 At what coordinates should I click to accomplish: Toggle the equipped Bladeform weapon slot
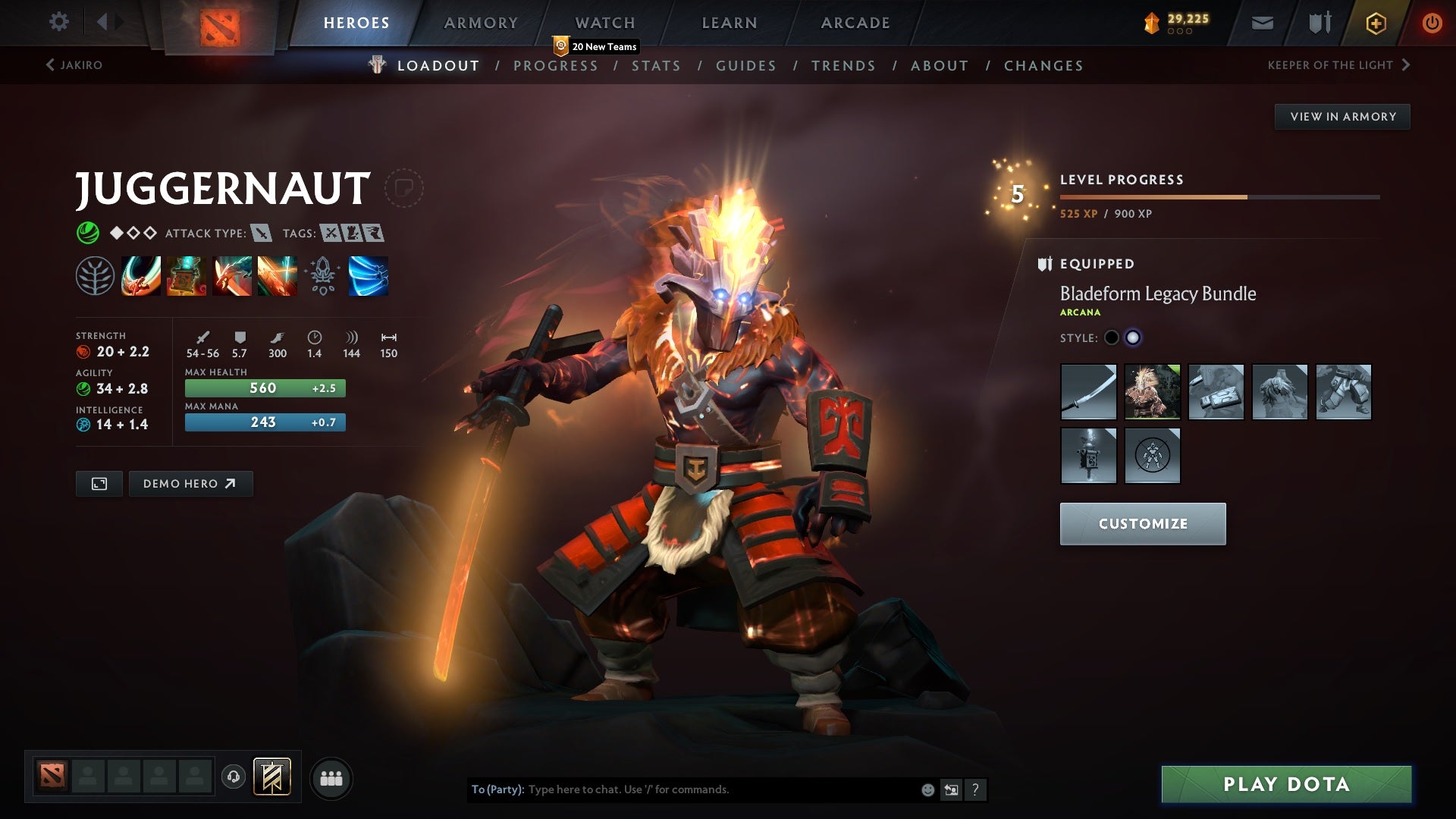click(x=1089, y=393)
